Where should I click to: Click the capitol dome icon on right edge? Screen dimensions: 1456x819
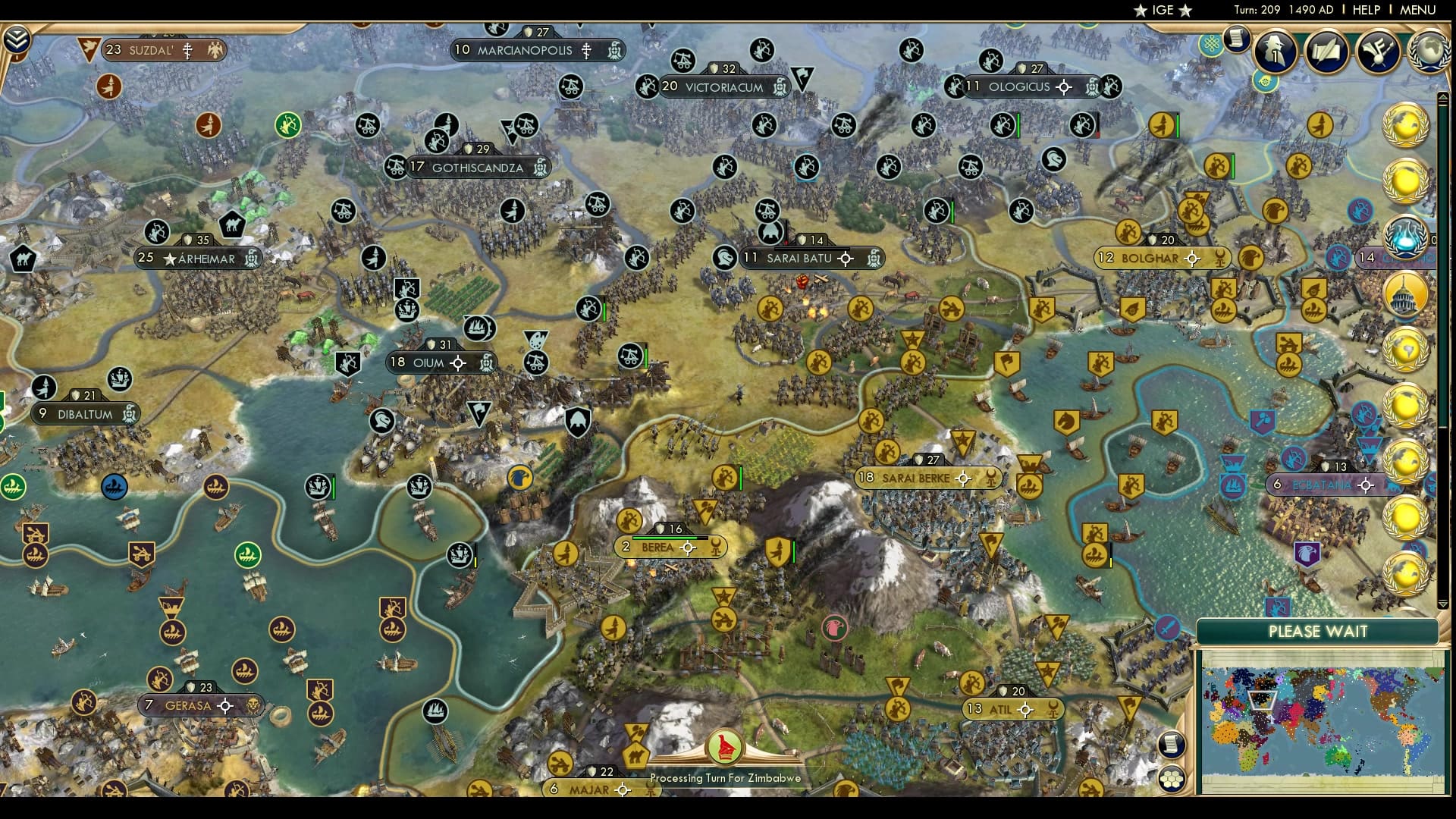tap(1407, 292)
